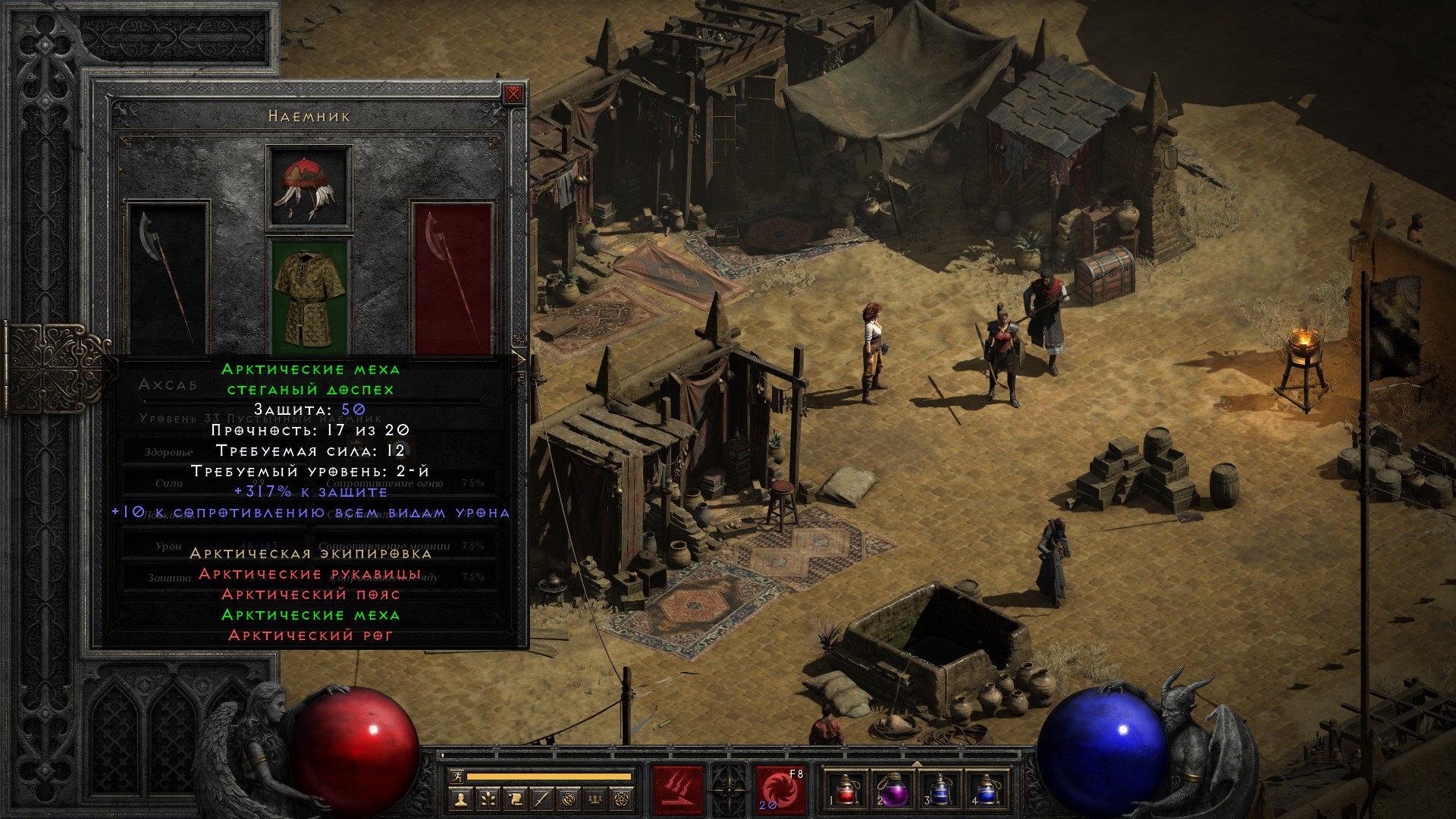This screenshot has height=819, width=1456.
Task: Use the purple rejuvenation potion in belt slot 2
Action: 894,791
